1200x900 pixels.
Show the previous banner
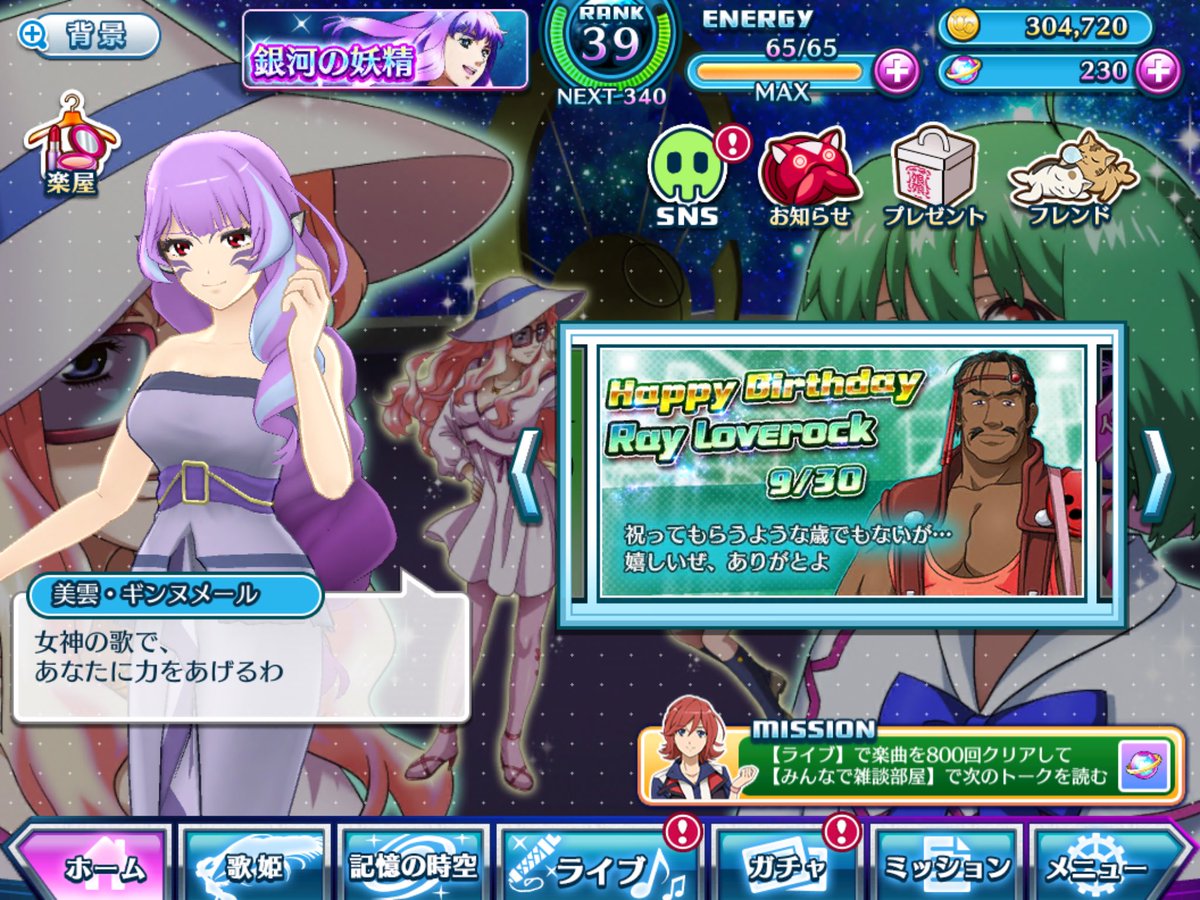click(x=526, y=473)
